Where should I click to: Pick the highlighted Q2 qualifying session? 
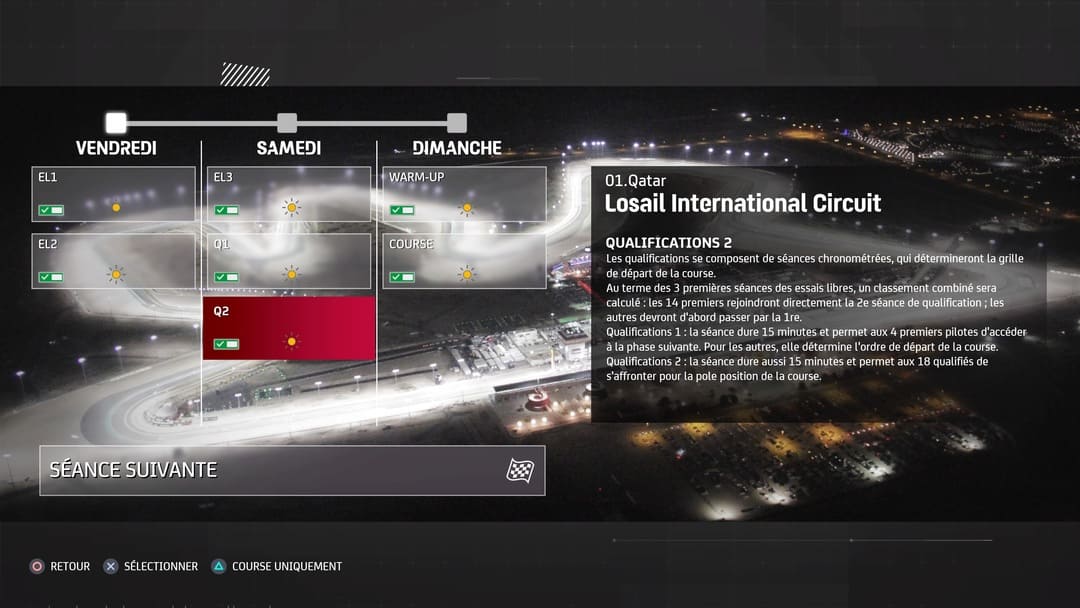point(289,328)
